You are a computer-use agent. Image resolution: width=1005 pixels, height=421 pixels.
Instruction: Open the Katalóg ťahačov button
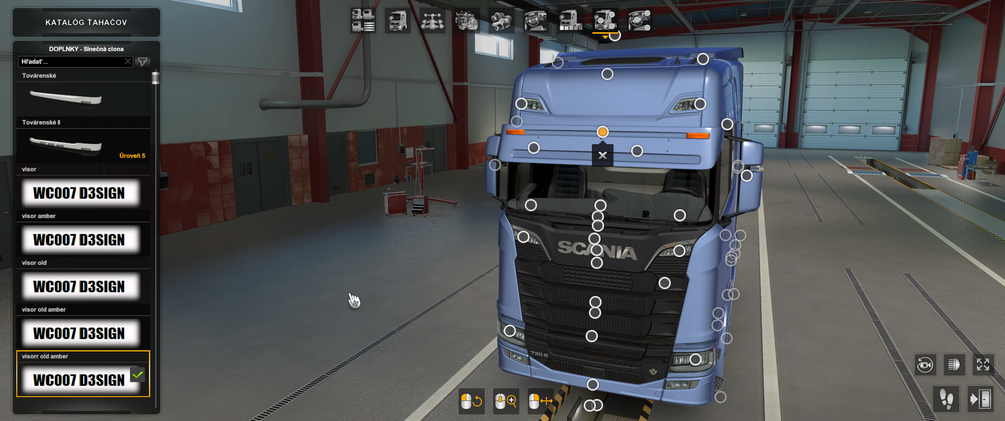(x=85, y=22)
